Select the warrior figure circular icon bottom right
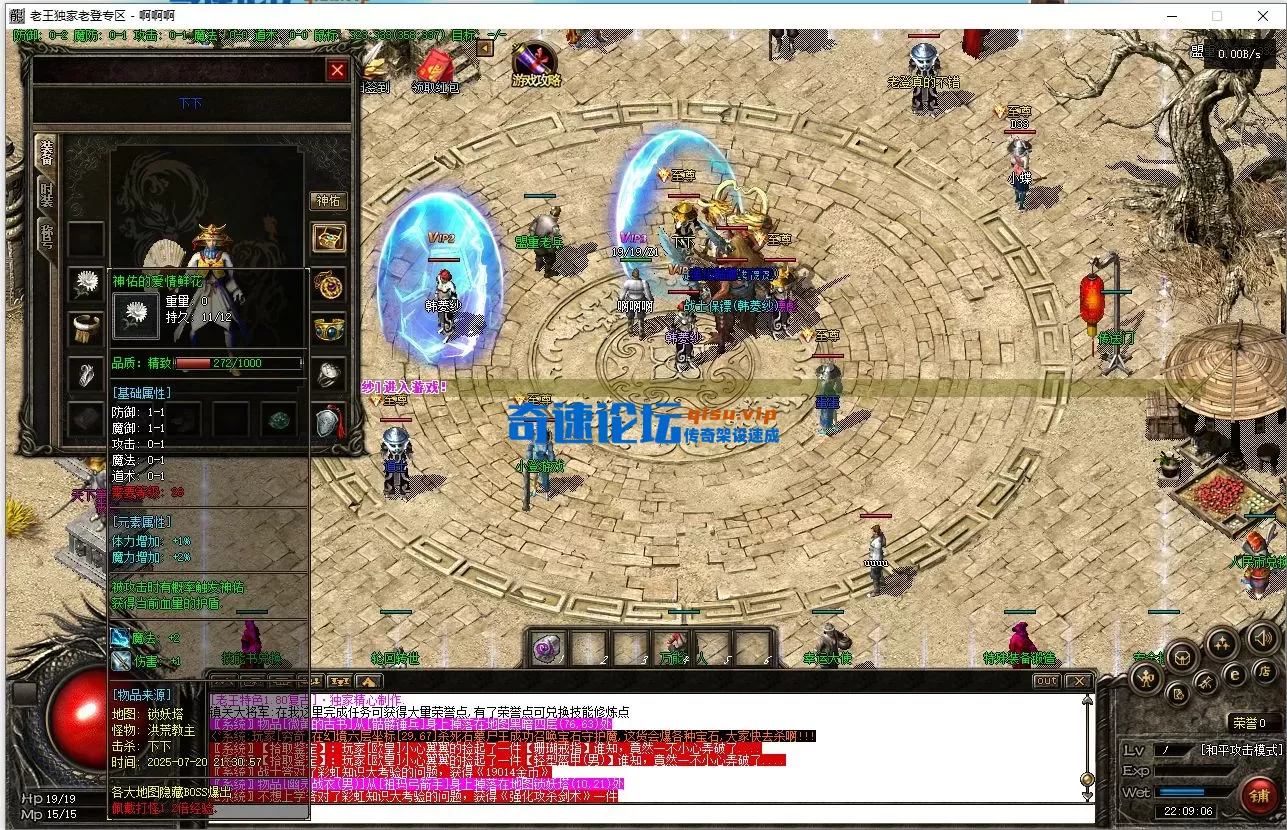 pos(1145,678)
